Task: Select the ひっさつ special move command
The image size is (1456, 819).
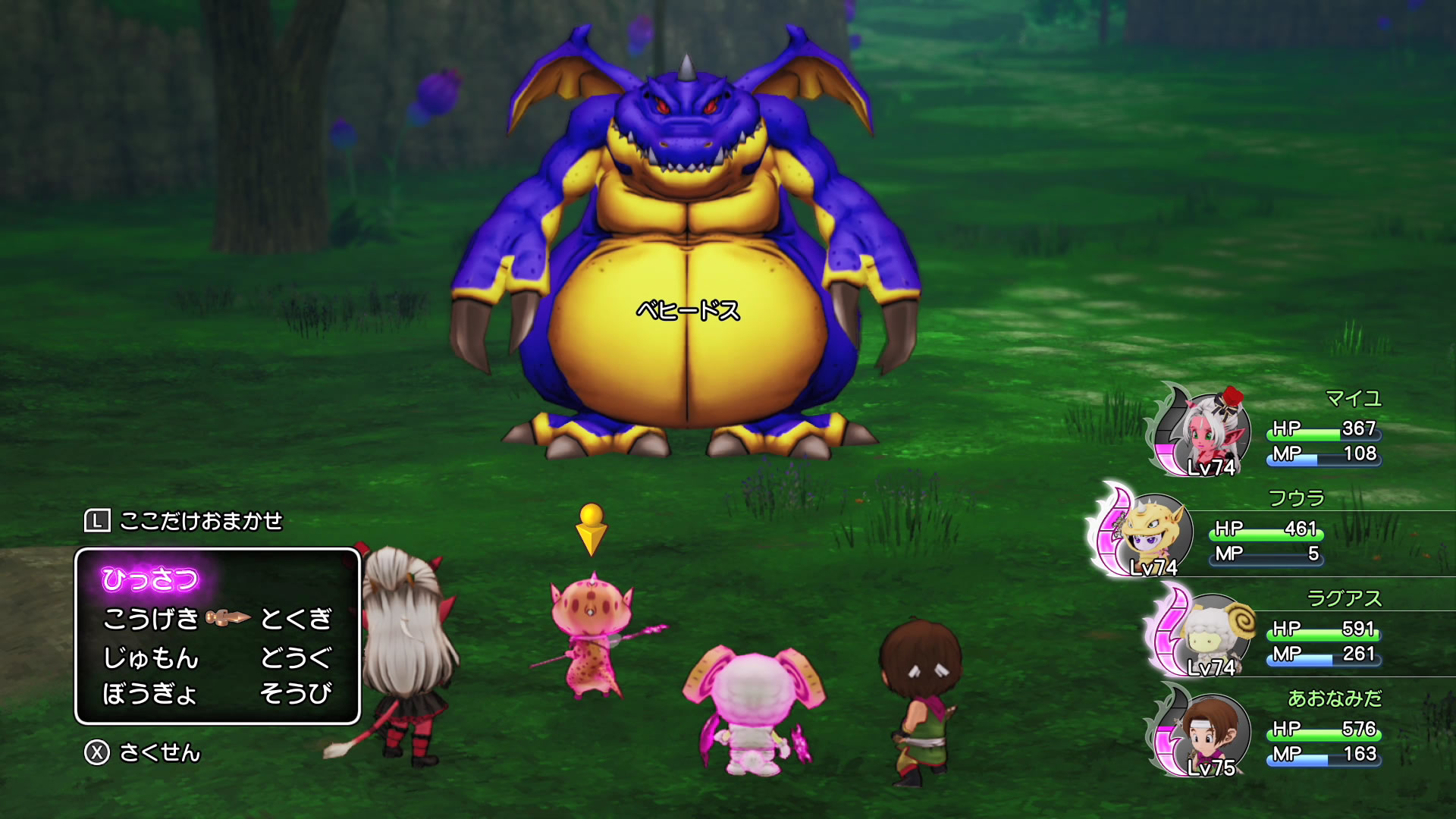Action: click(x=150, y=580)
